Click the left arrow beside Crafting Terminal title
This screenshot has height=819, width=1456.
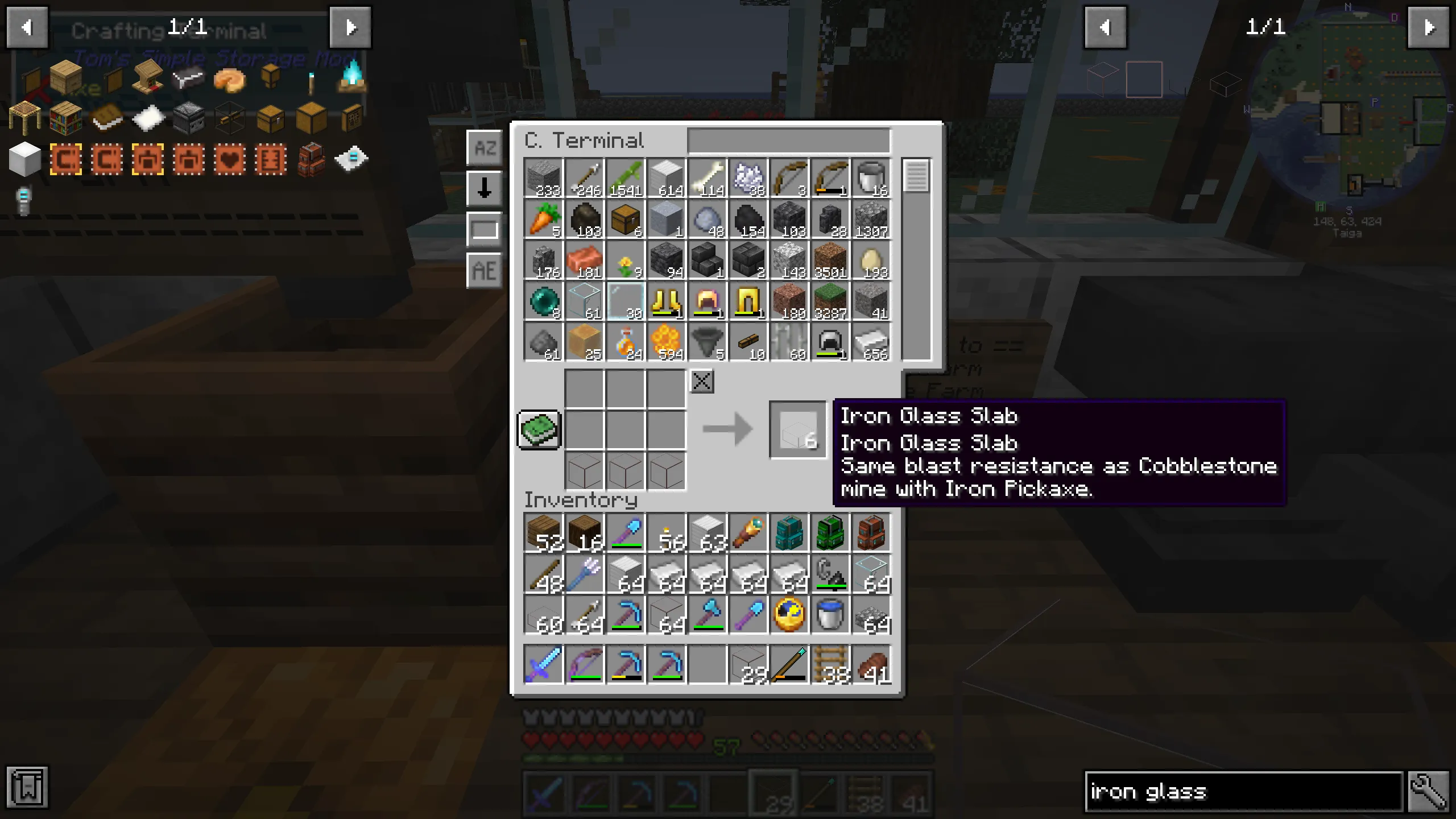click(27, 27)
